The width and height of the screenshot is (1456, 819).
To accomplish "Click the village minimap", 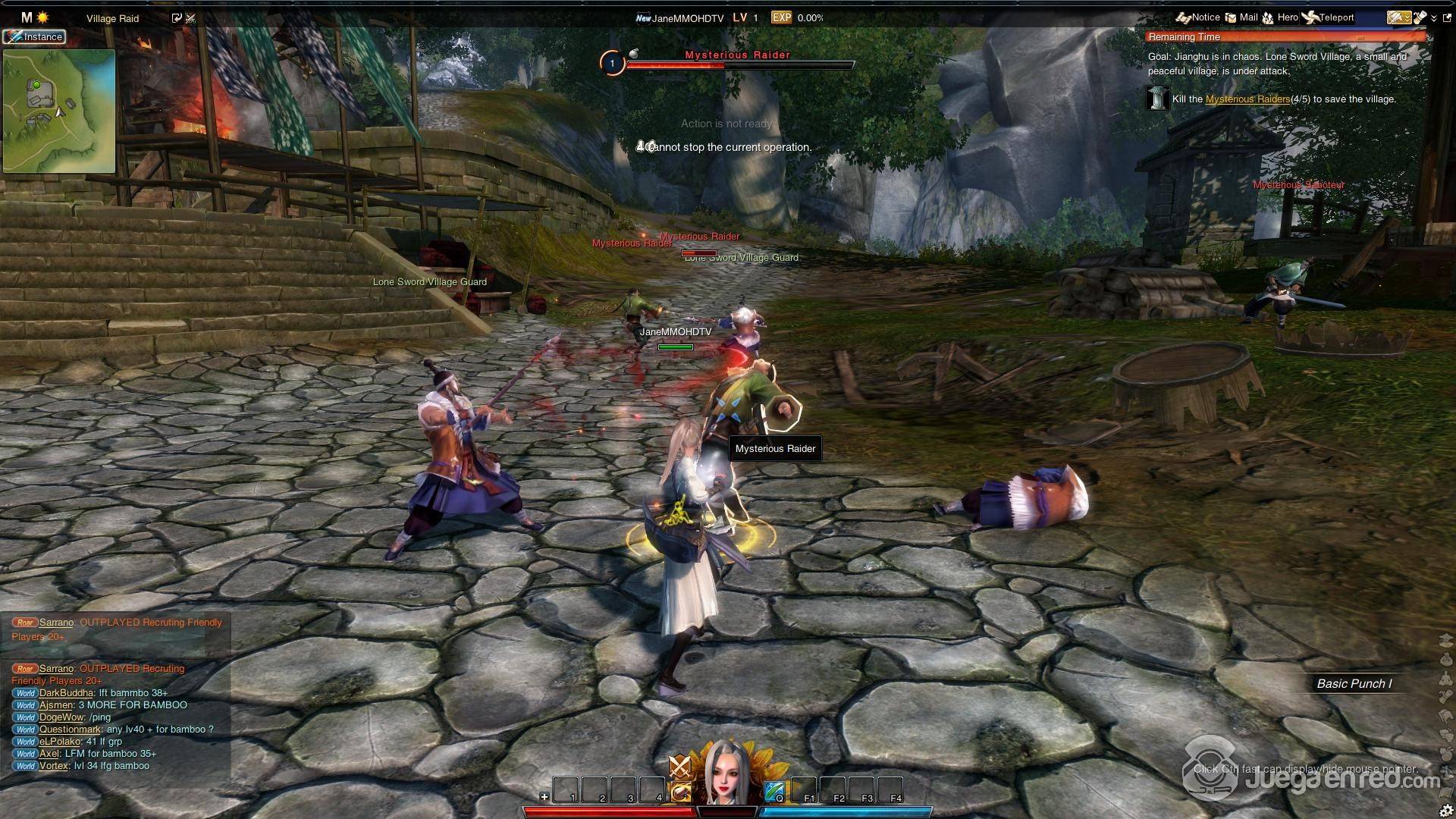I will (x=59, y=111).
